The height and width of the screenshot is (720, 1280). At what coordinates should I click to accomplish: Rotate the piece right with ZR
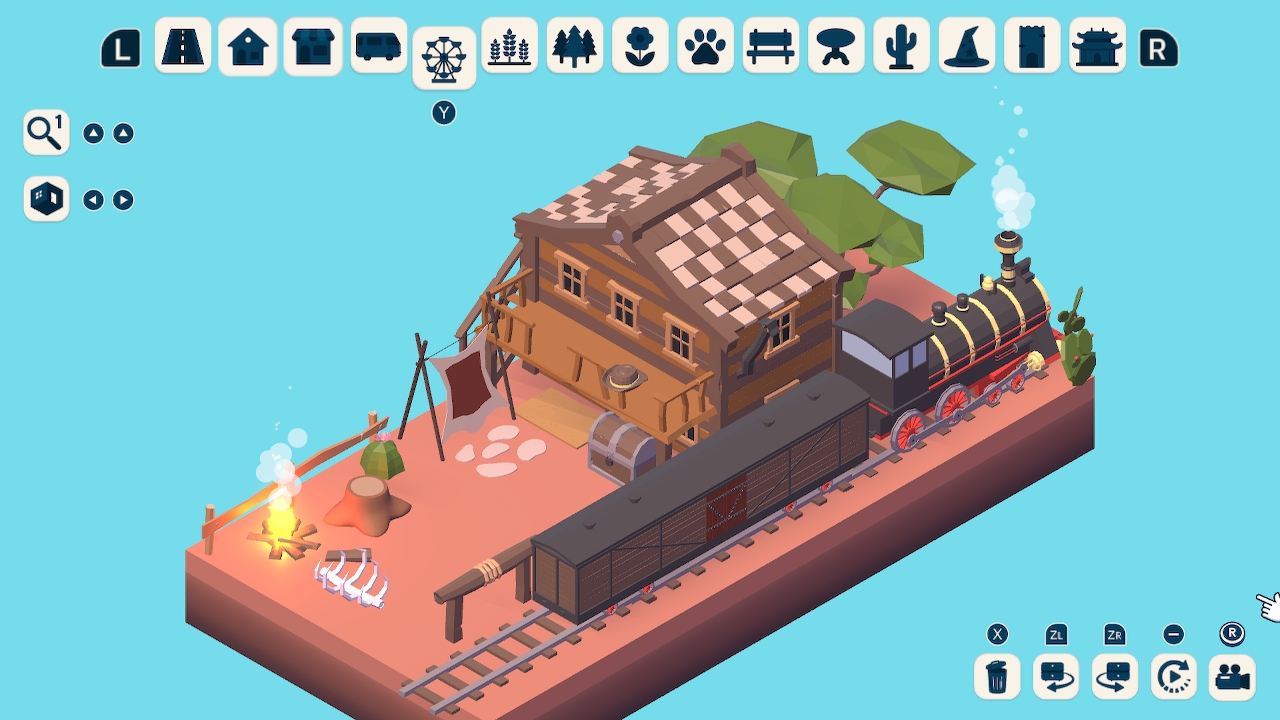pos(1114,676)
